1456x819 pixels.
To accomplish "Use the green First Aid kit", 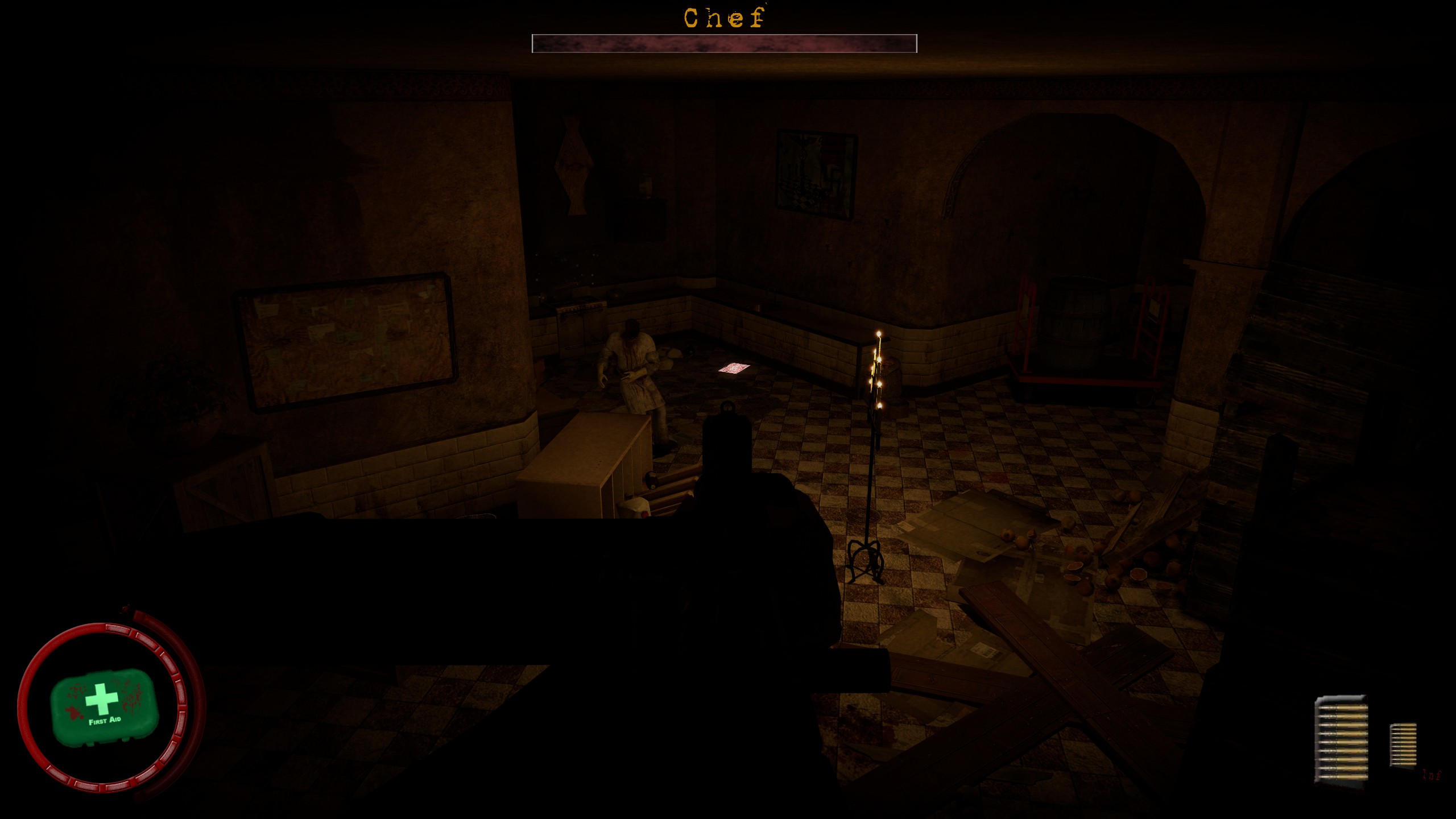I will 103,706.
